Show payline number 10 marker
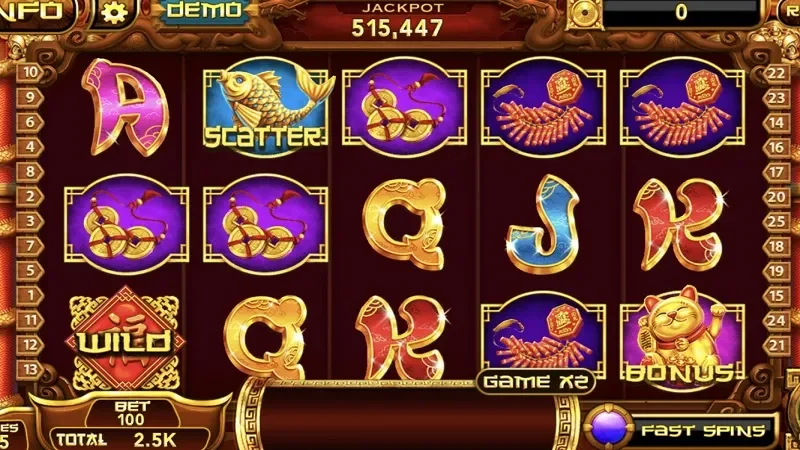The width and height of the screenshot is (800, 450). tap(31, 72)
